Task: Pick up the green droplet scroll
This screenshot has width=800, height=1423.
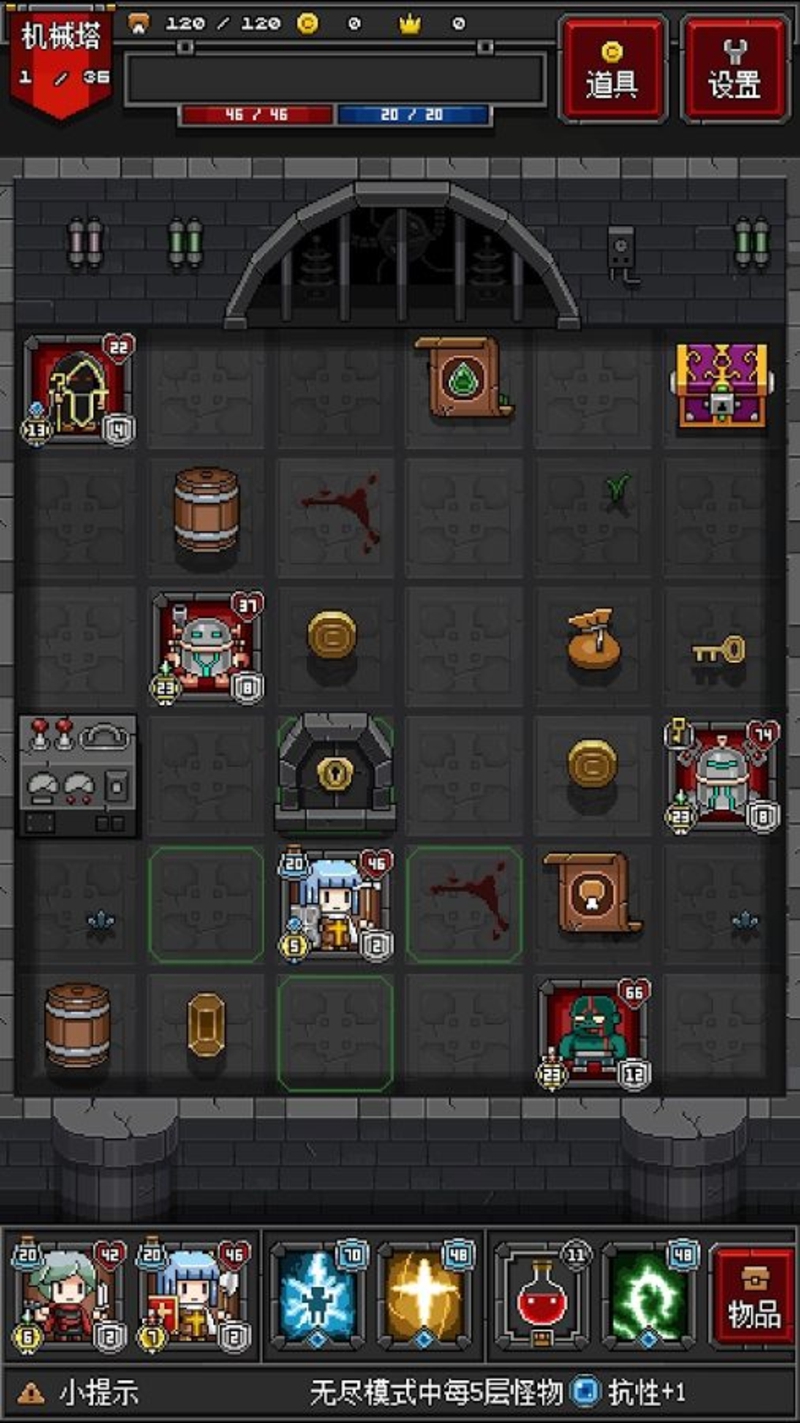Action: (x=464, y=377)
